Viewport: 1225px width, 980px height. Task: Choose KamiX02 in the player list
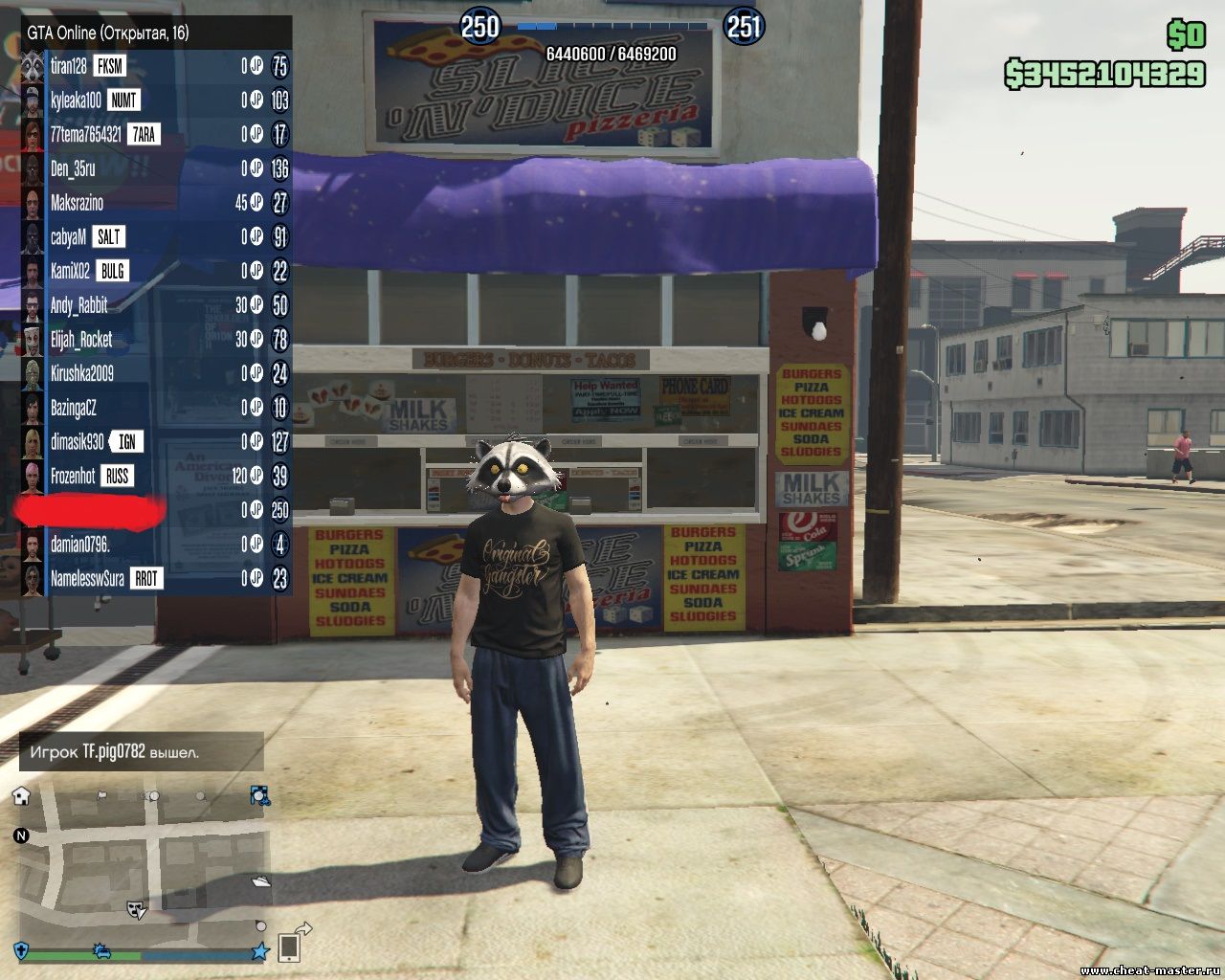coord(70,272)
